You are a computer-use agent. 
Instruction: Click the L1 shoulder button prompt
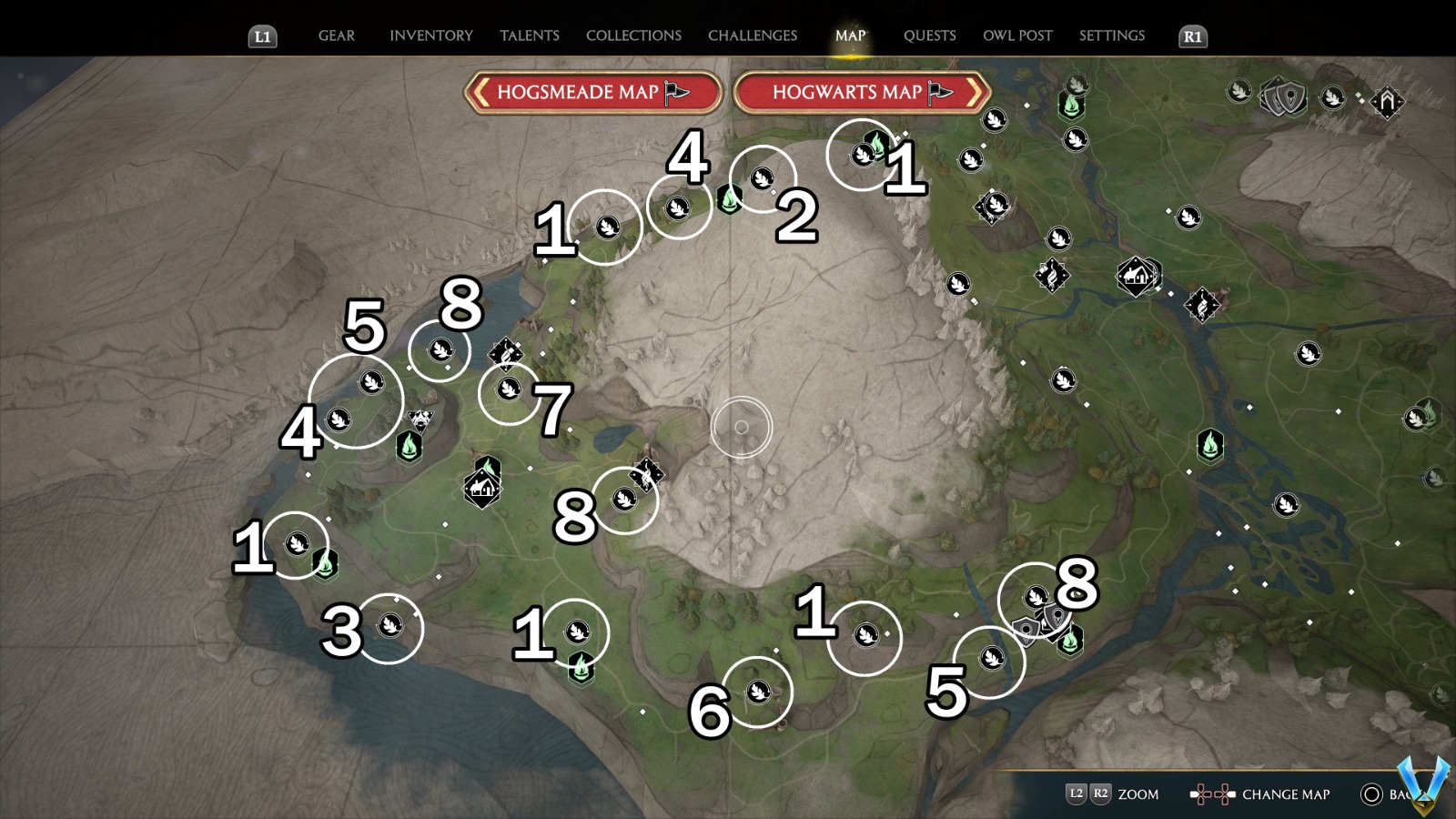[262, 37]
